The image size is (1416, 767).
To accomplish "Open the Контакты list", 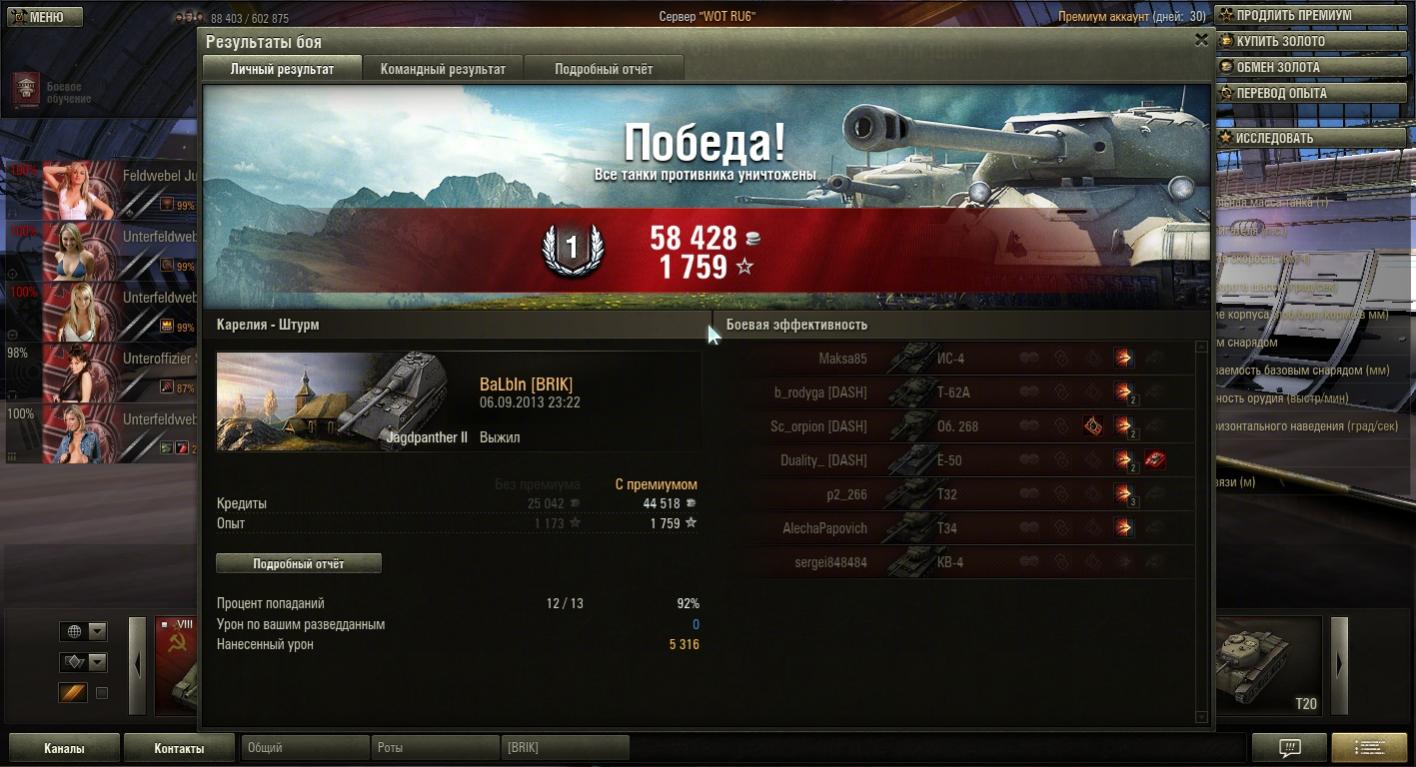I will [x=179, y=748].
